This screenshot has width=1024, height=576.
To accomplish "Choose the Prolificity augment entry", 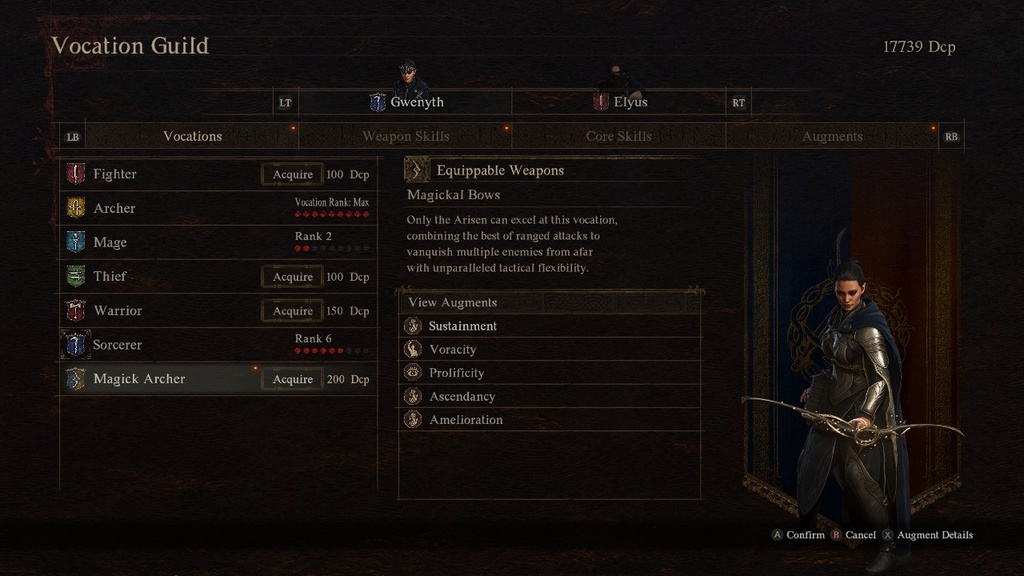I will click(457, 373).
